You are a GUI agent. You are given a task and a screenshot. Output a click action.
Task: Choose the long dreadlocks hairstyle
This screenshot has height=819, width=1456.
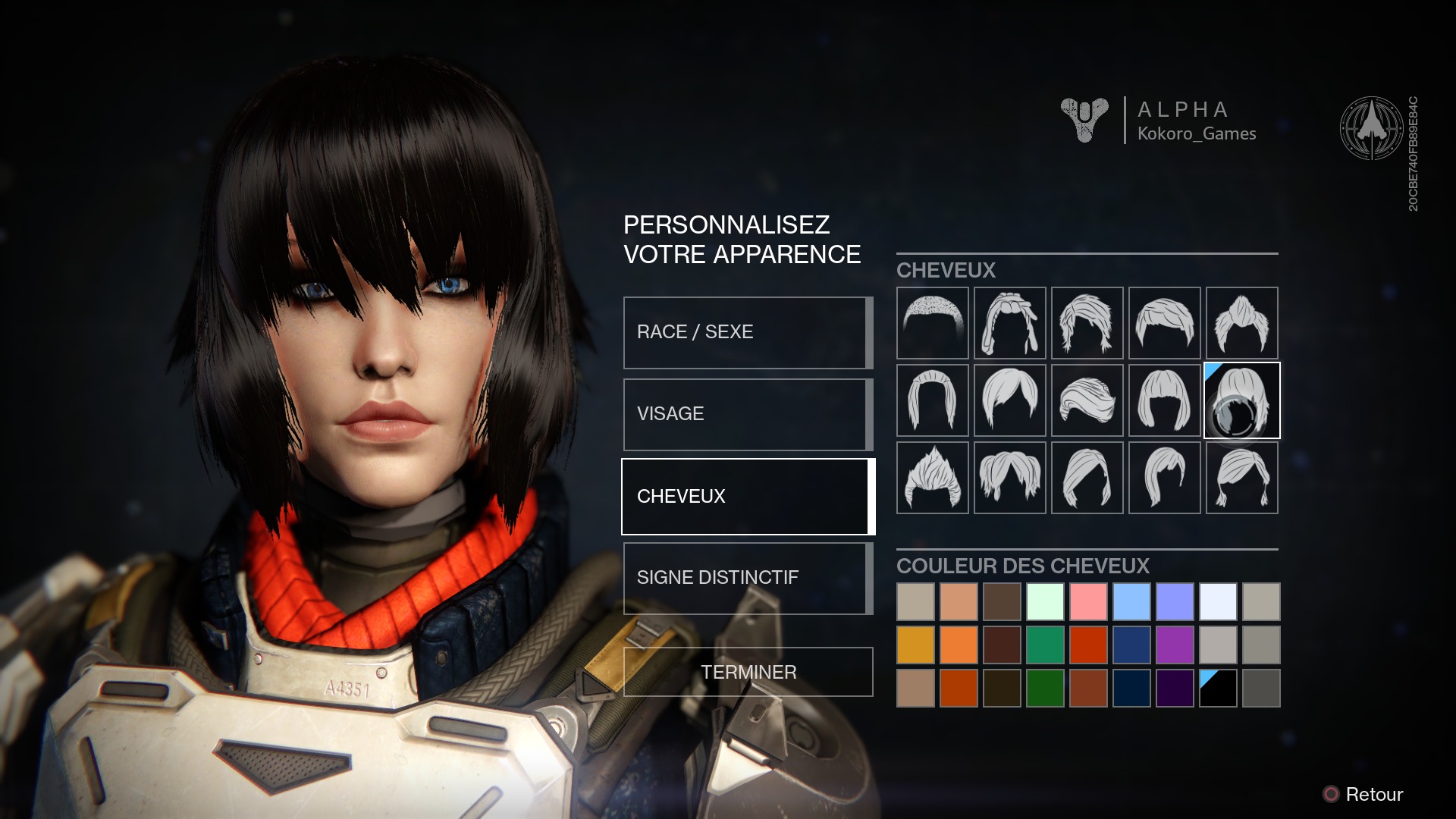click(1009, 323)
